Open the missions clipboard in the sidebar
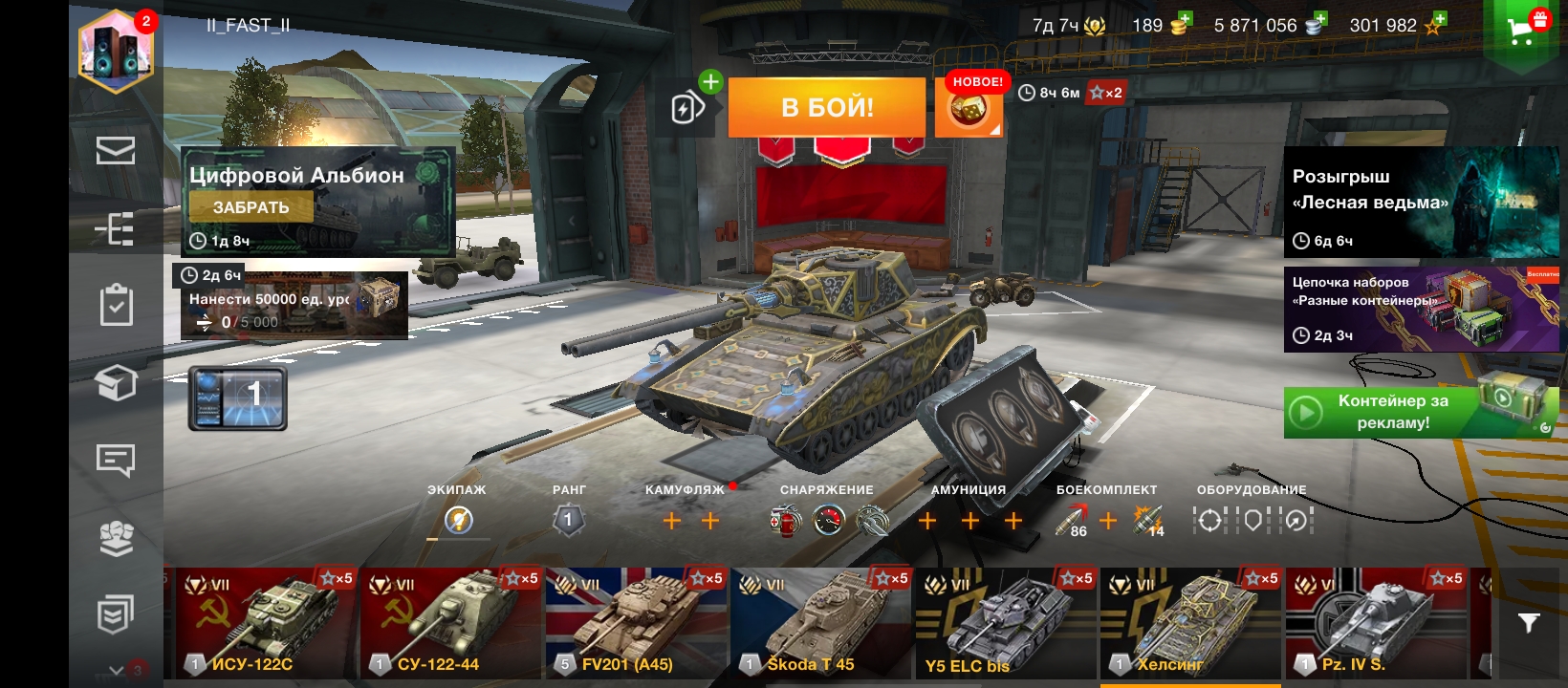The image size is (1568, 688). [116, 306]
